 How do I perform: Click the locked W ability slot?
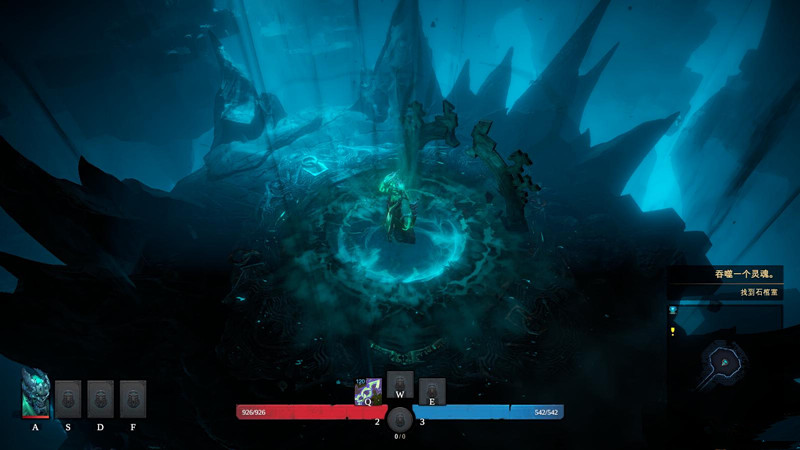pos(400,383)
